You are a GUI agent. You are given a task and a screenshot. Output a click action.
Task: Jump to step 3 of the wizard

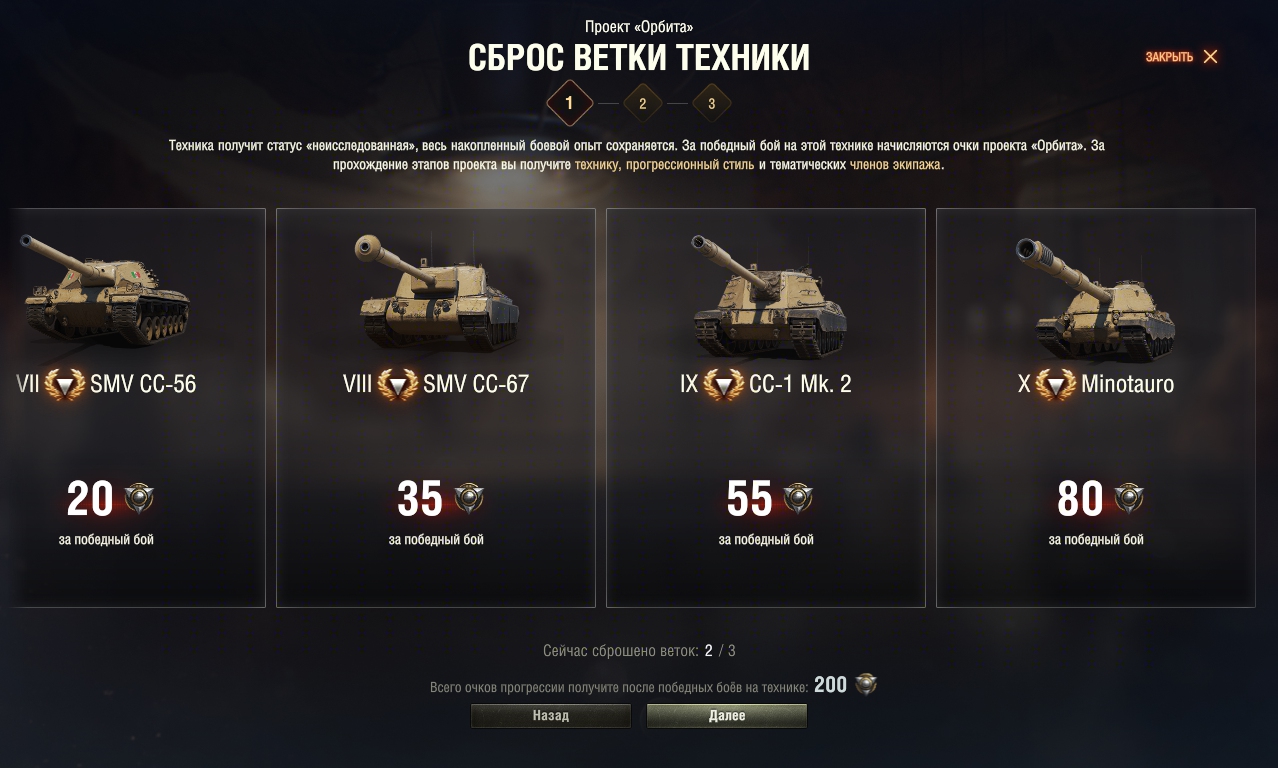[711, 103]
